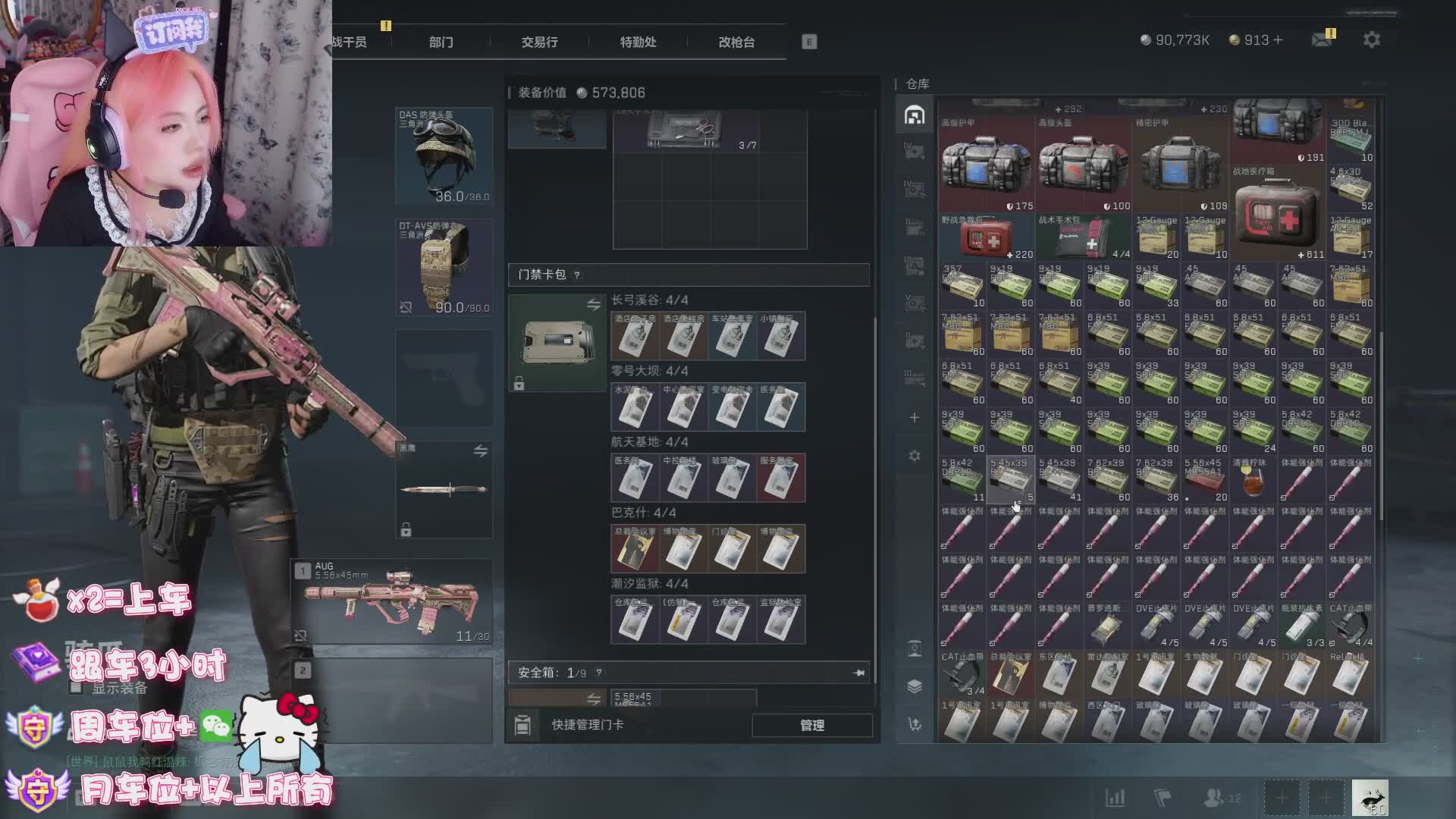Viewport: 1456px width, 819px height.
Task: Click the 野战急救包 red medkit item
Action: pos(986,238)
